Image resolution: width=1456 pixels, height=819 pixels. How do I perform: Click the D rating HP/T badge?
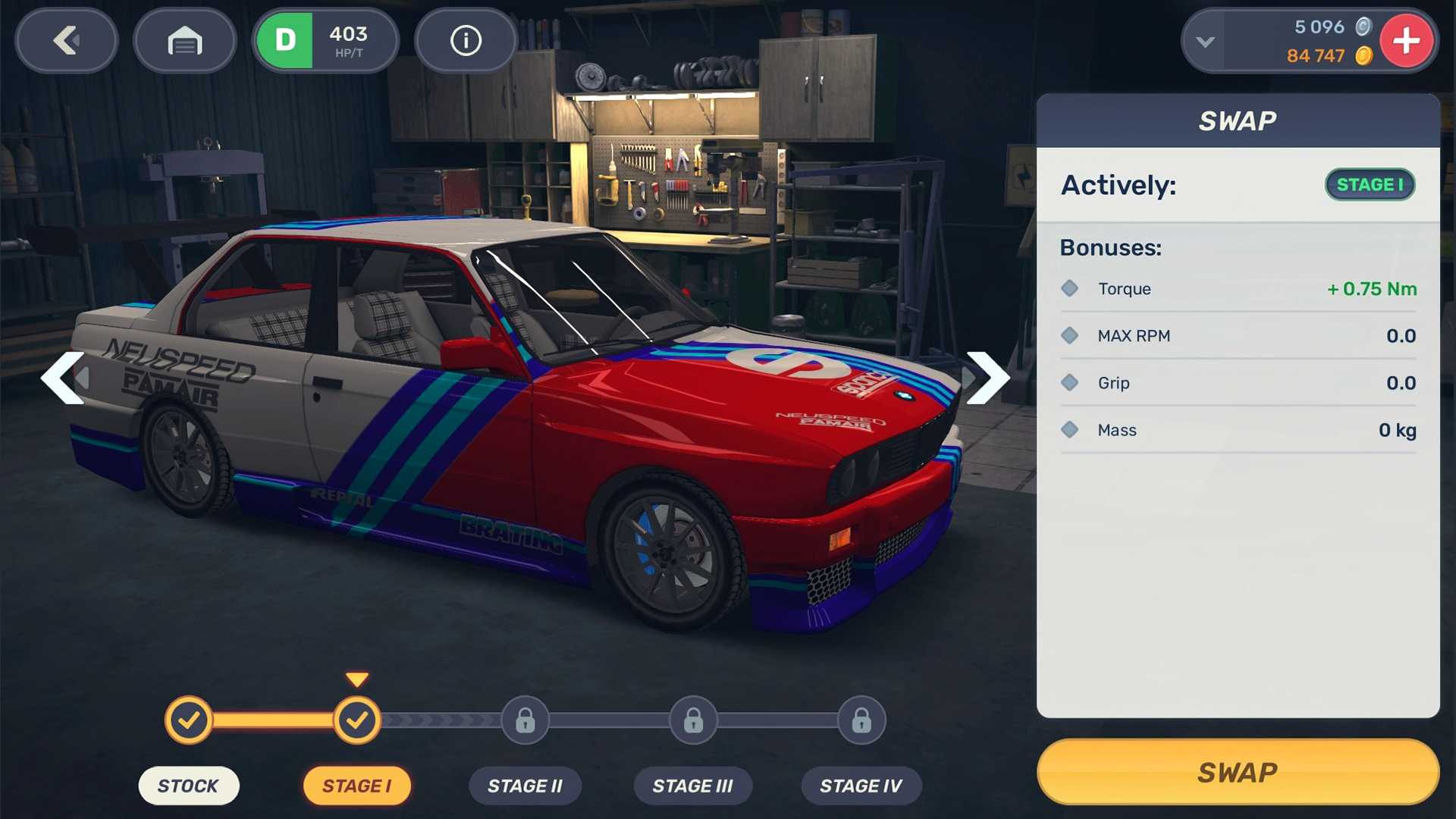pyautogui.click(x=326, y=41)
